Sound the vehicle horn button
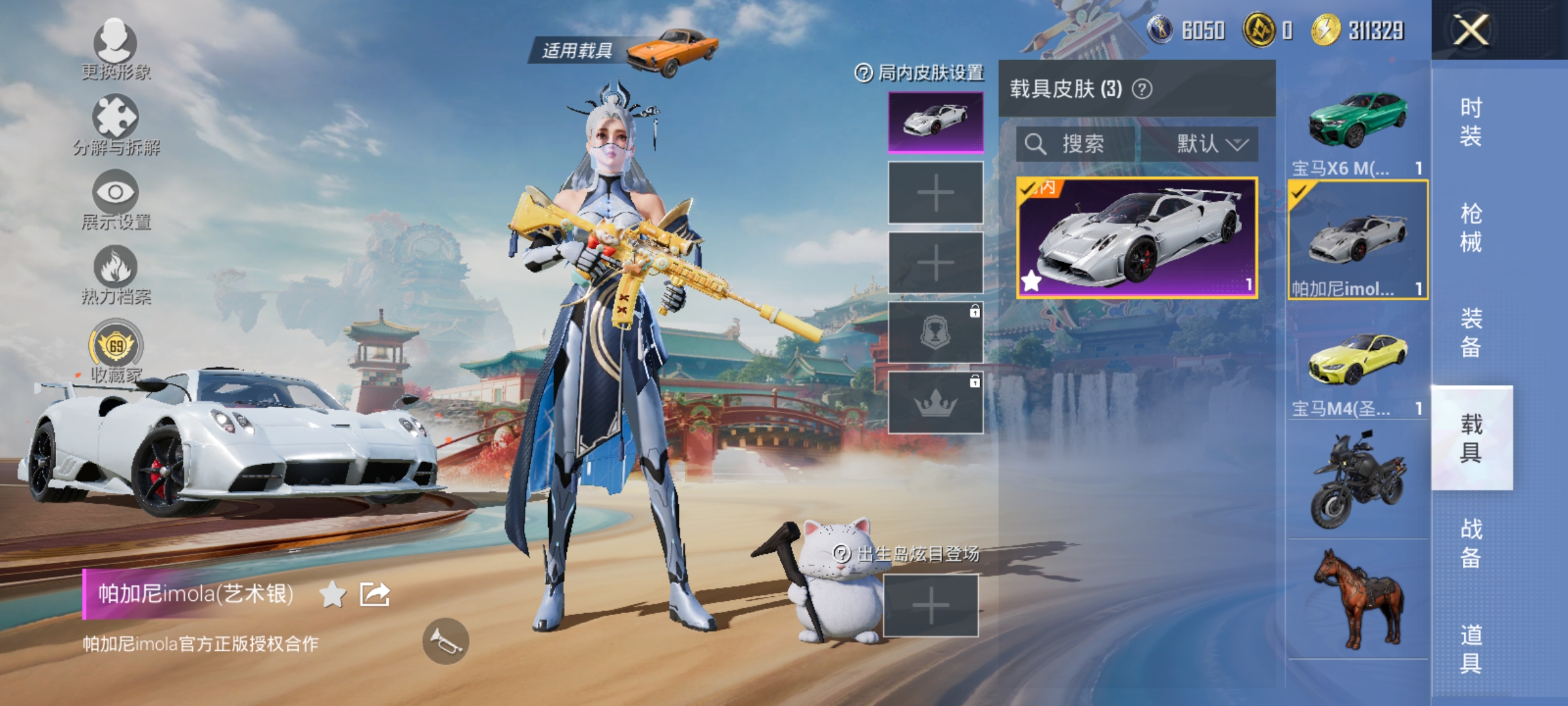The width and height of the screenshot is (1568, 706). point(446,641)
